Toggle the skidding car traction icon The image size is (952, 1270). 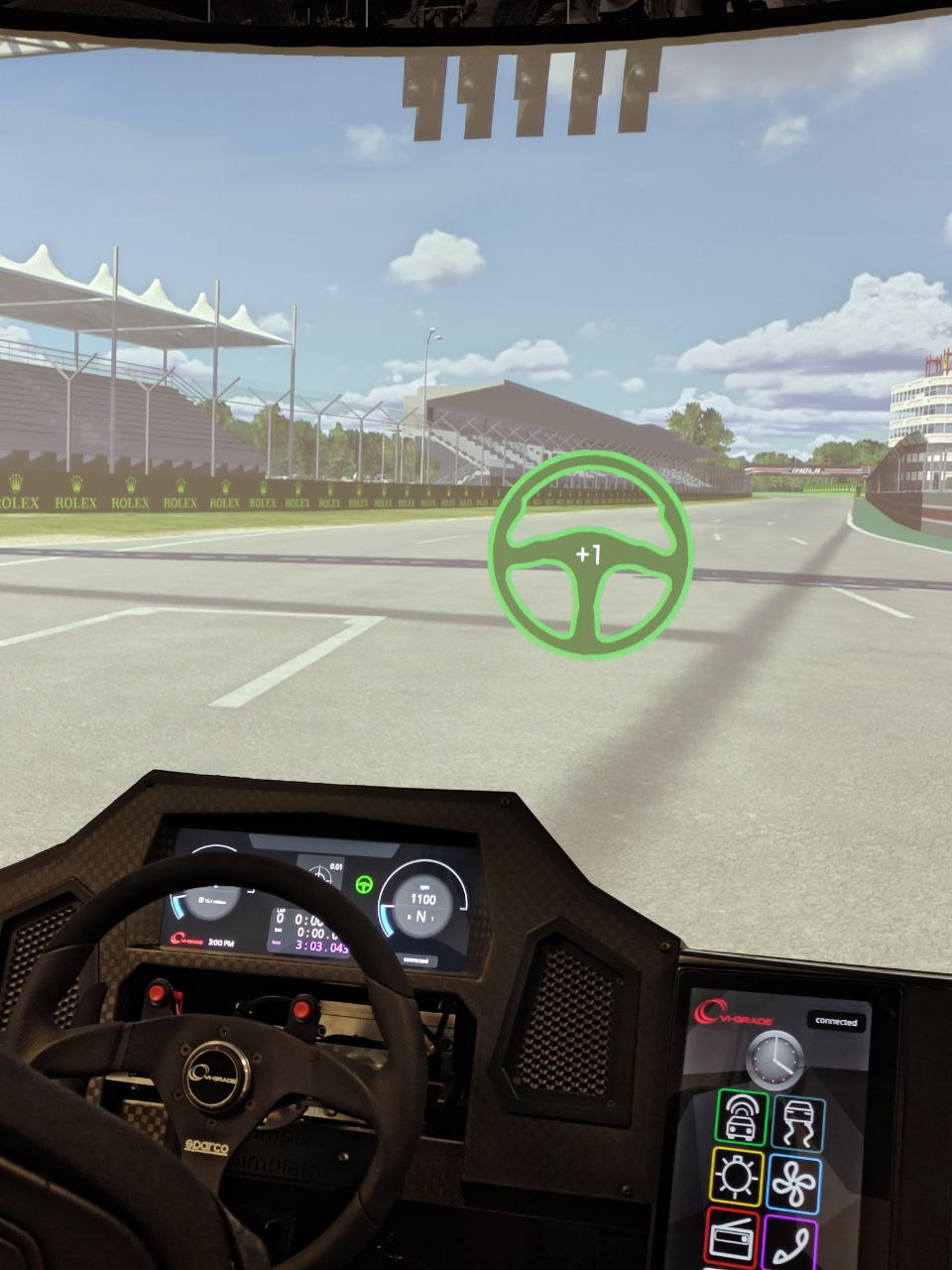point(797,1118)
